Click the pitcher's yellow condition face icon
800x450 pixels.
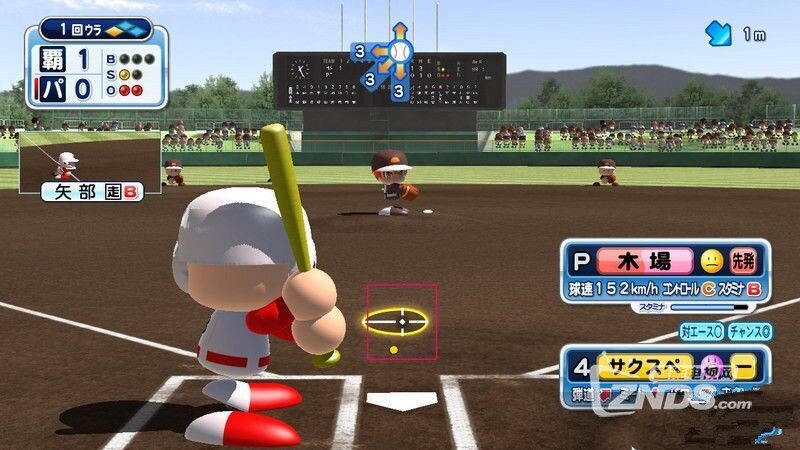click(711, 262)
